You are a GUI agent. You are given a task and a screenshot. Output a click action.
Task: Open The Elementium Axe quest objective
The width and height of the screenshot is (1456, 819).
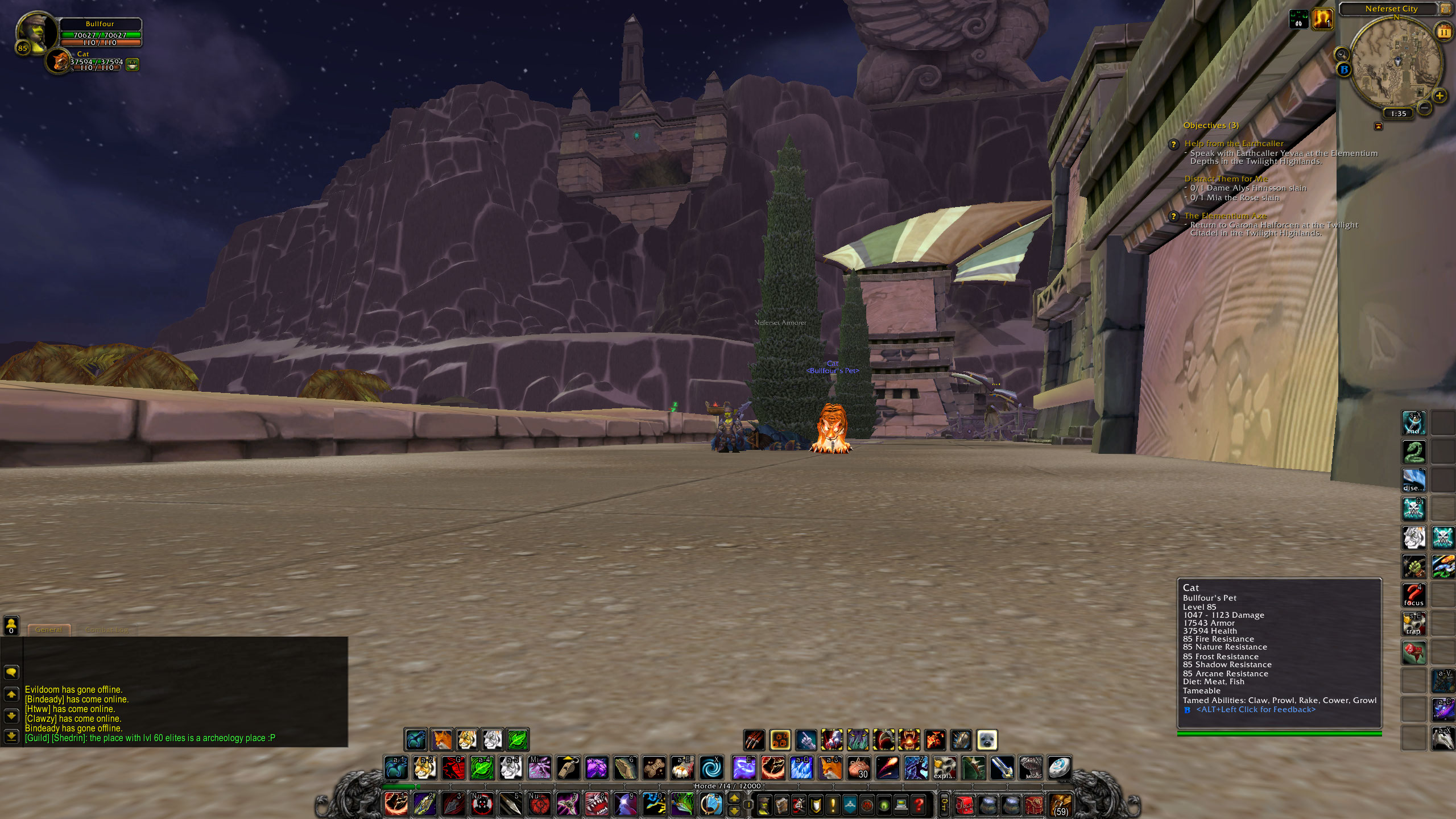click(1225, 216)
